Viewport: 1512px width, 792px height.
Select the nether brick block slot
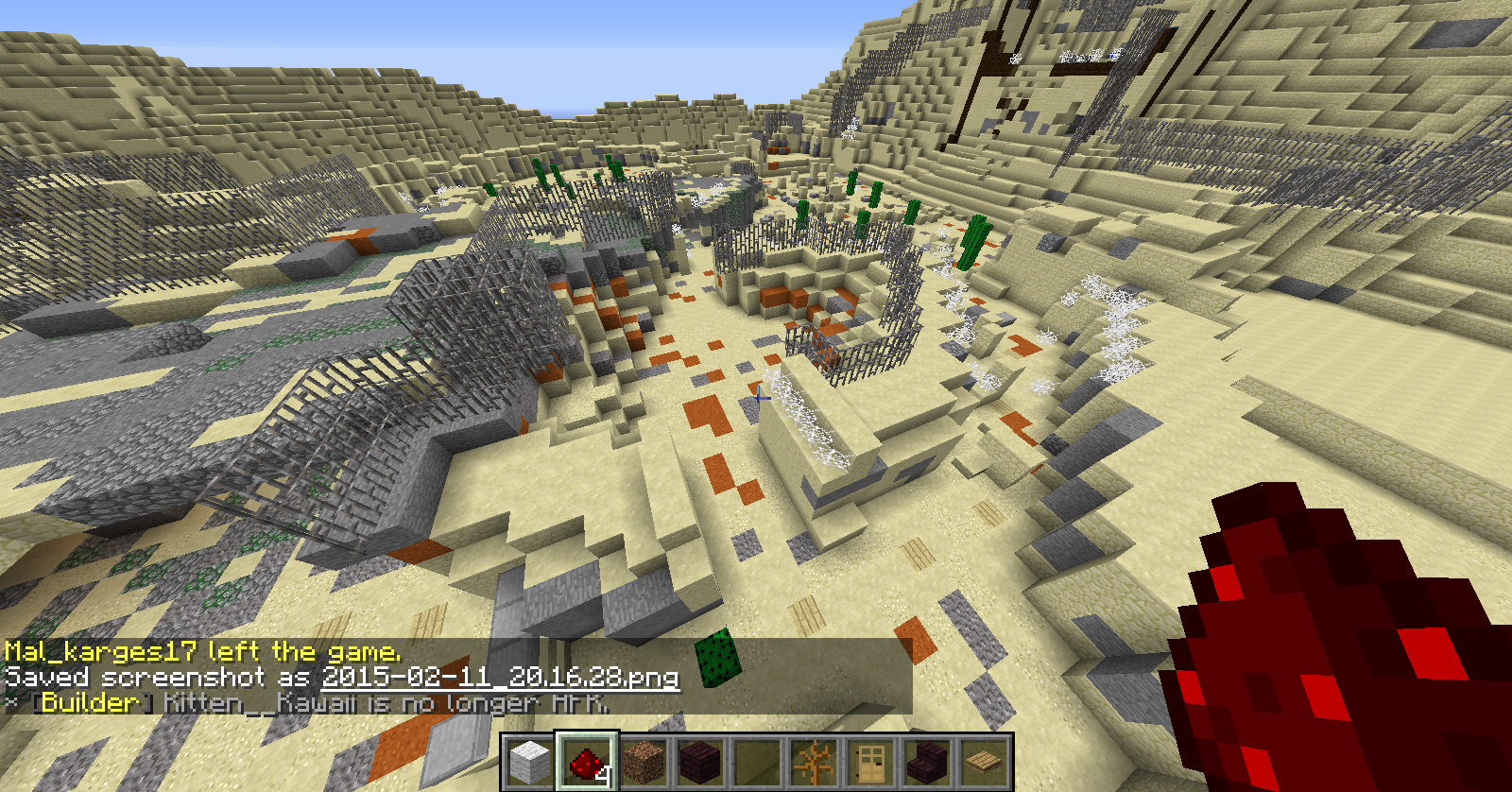click(700, 762)
